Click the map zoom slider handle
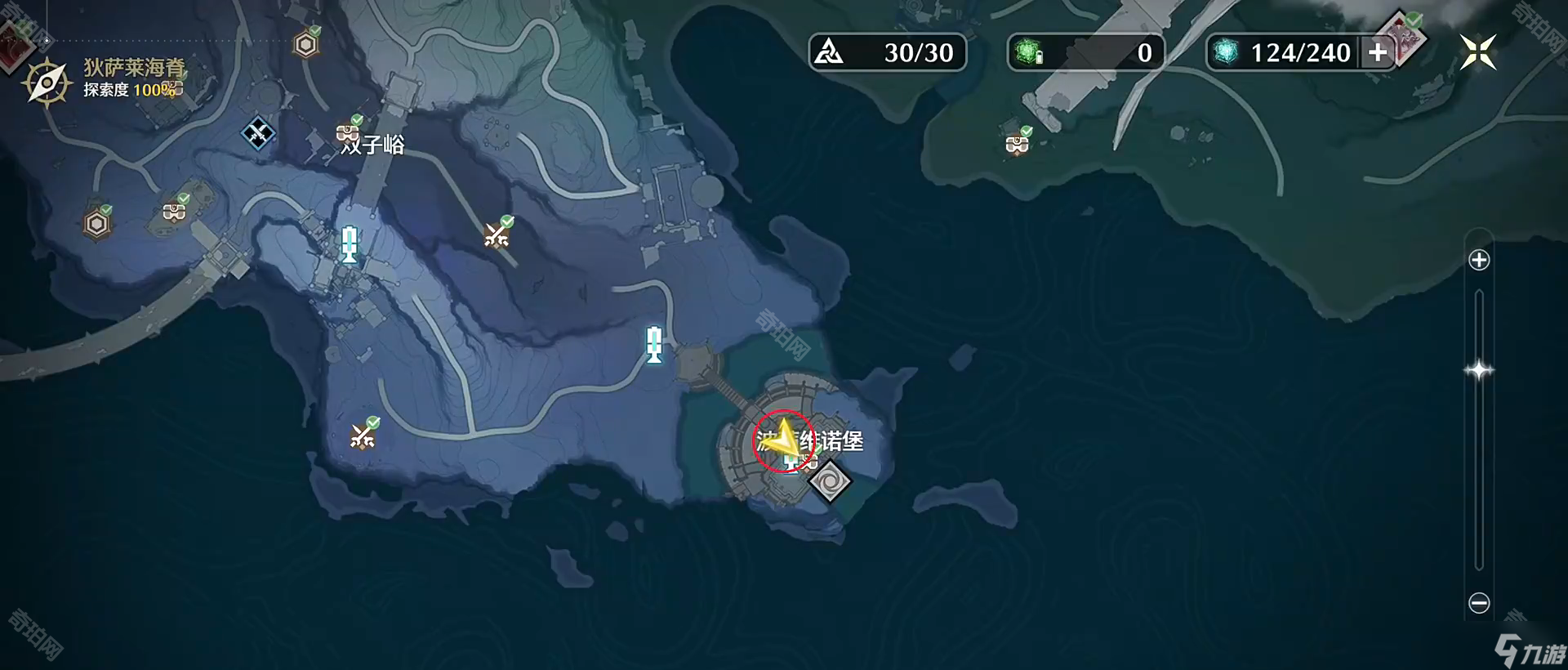Image resolution: width=1568 pixels, height=670 pixels. [1479, 370]
